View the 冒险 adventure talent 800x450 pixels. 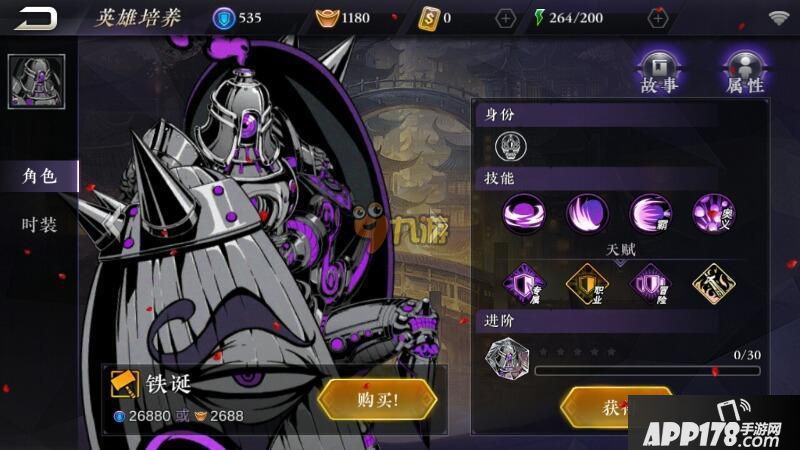[650, 283]
